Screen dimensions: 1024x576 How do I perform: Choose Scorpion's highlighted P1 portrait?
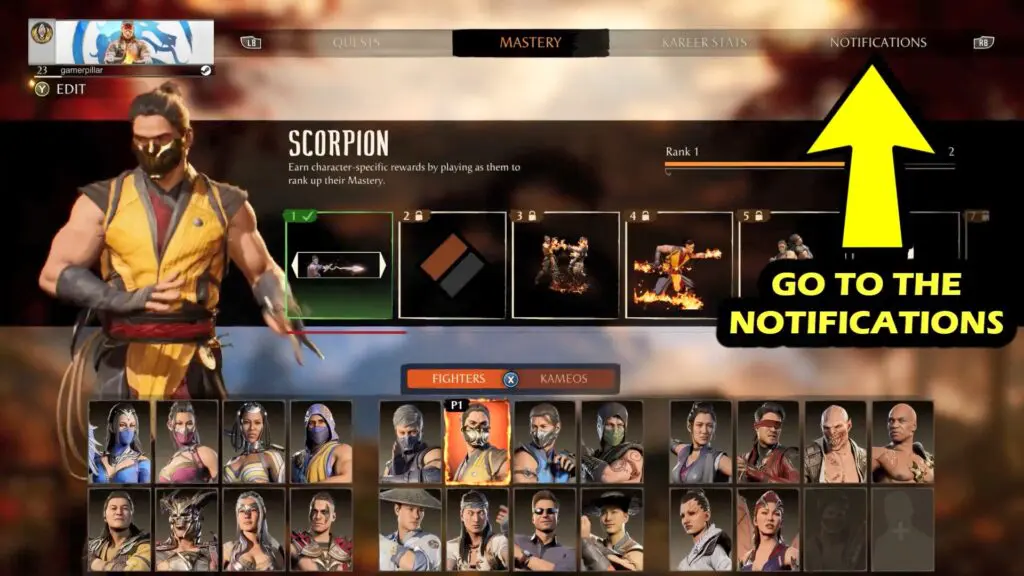(477, 442)
